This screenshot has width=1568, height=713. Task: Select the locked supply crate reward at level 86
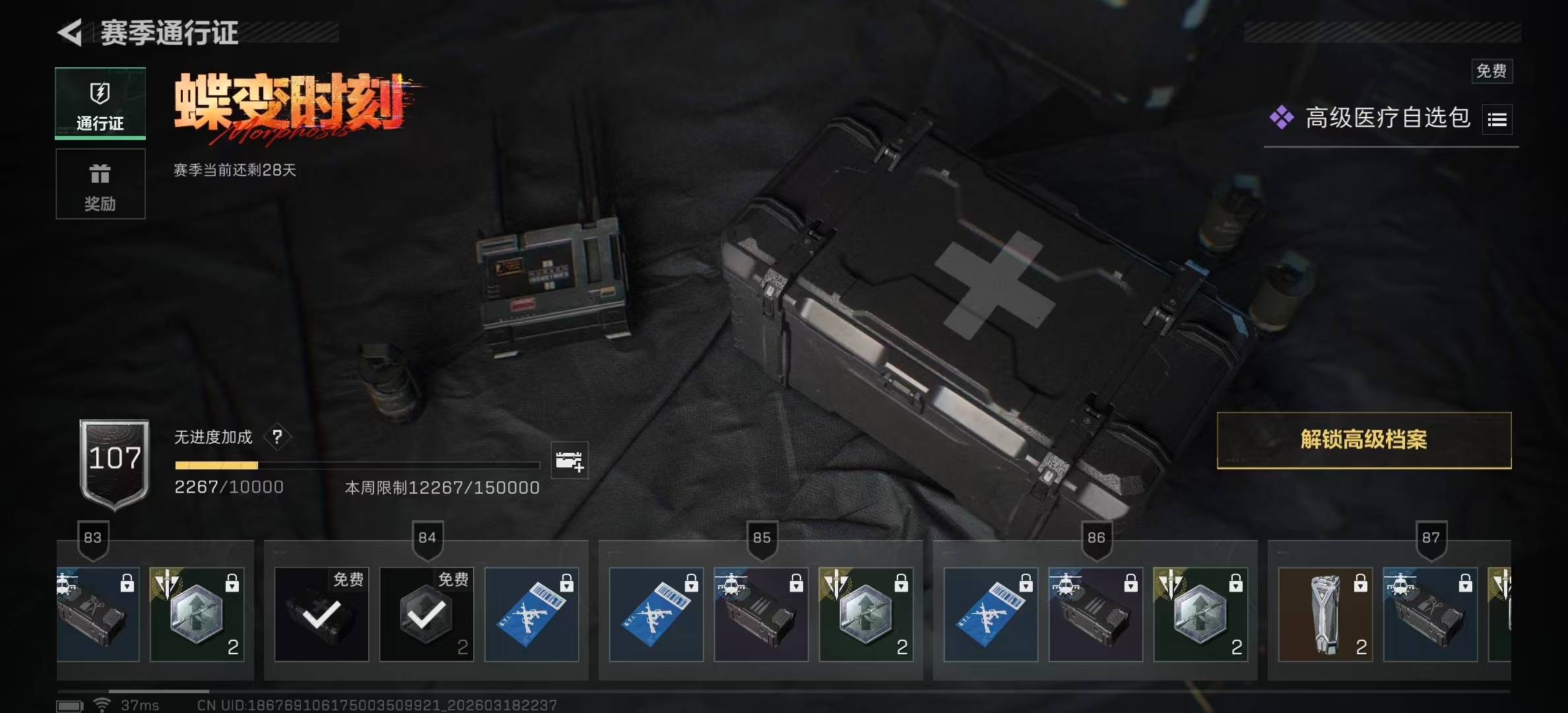(x=1095, y=615)
